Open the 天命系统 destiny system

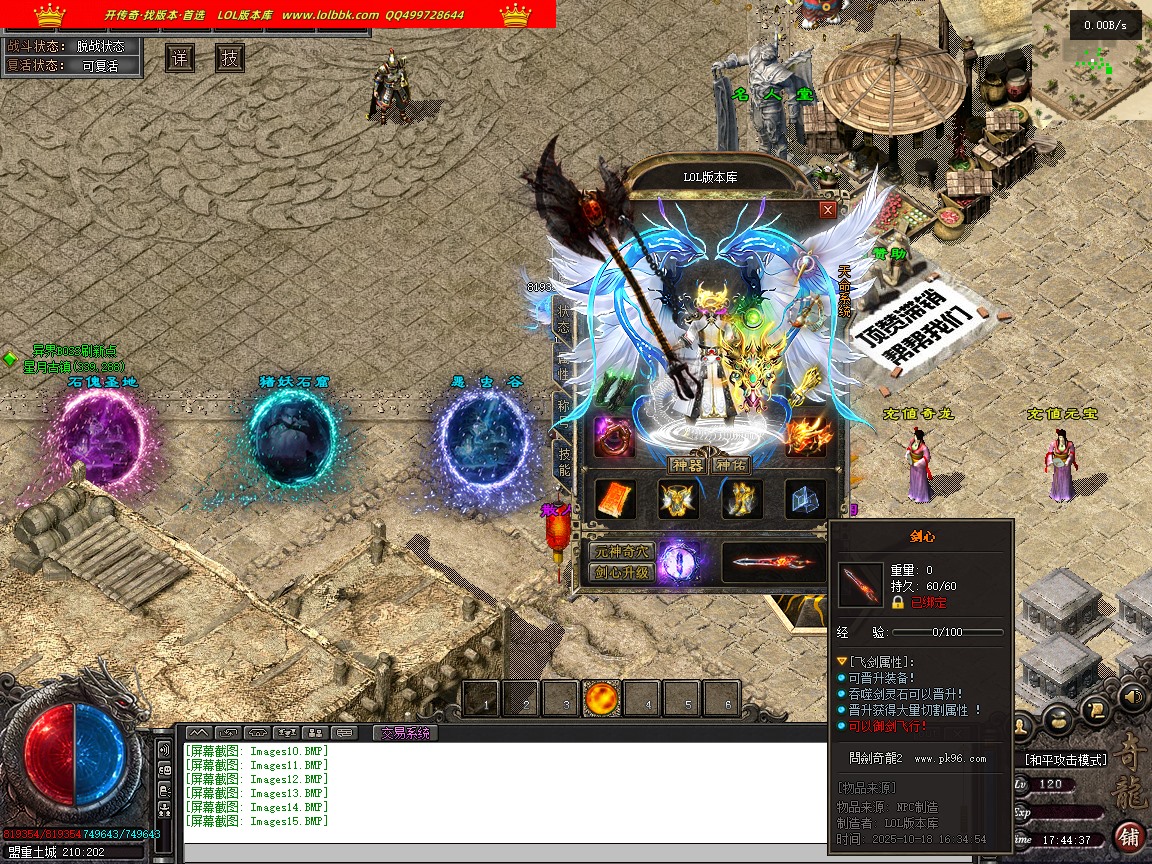pos(844,292)
